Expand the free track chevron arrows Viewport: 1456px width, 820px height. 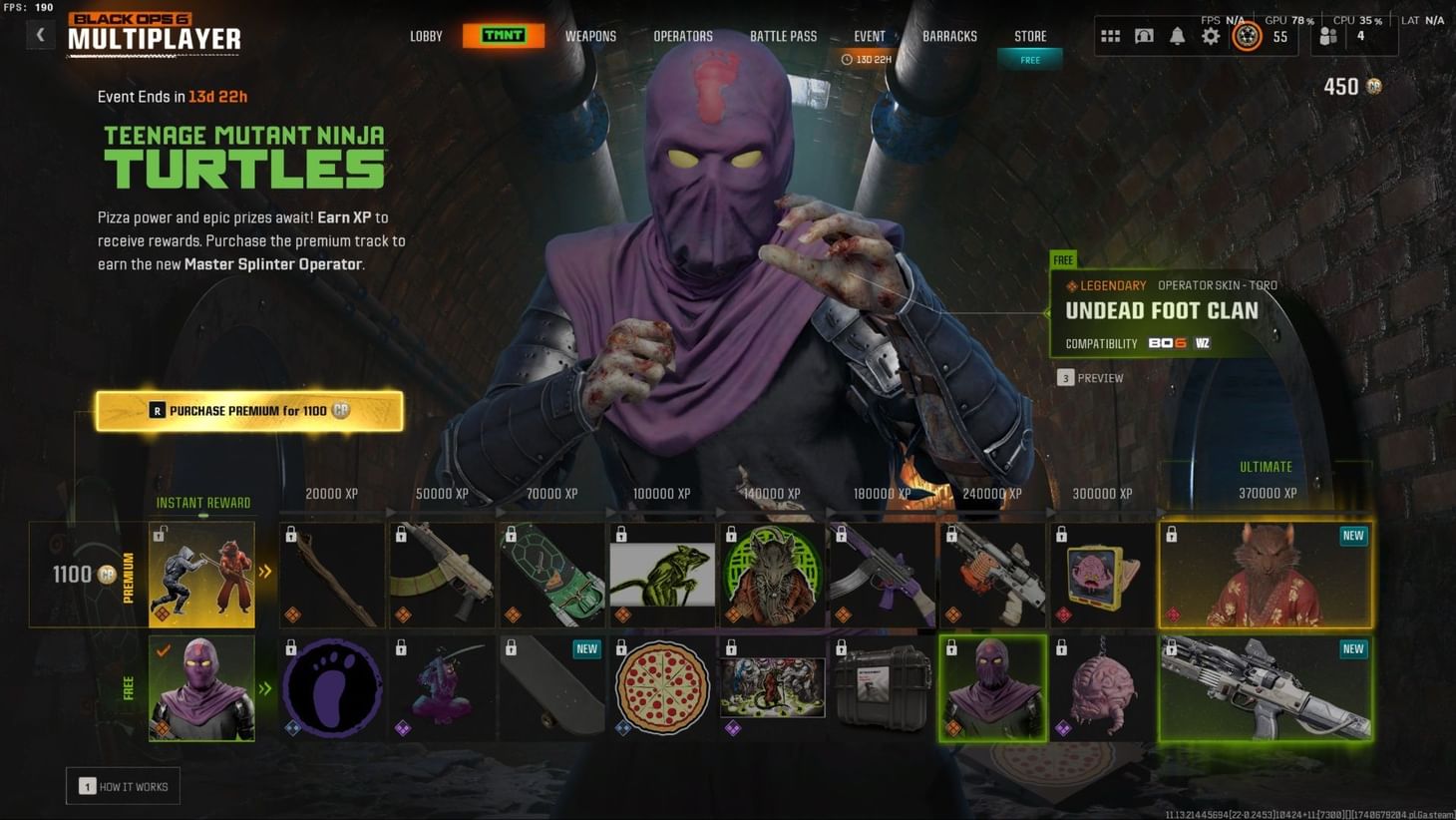click(264, 686)
